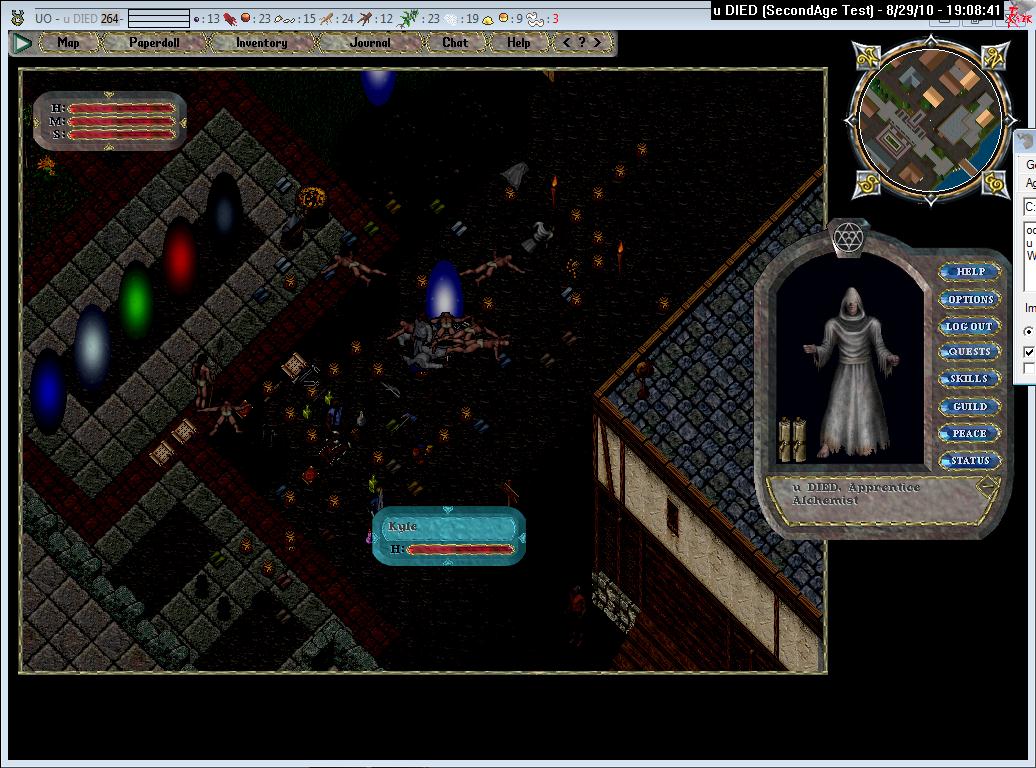Open the GUILD panel from the paperdoll

pyautogui.click(x=970, y=407)
